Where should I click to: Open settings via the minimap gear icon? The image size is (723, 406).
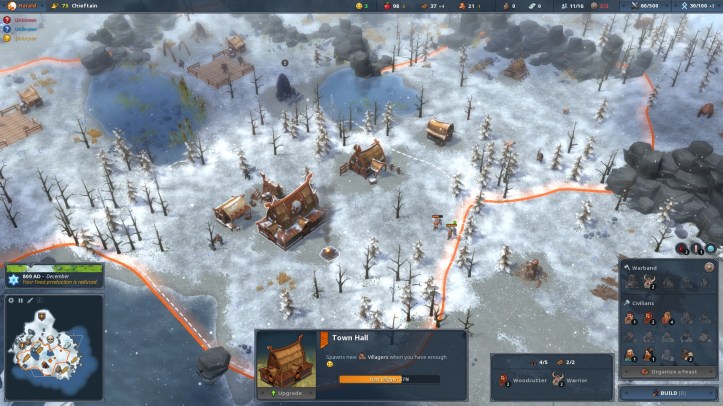point(11,300)
